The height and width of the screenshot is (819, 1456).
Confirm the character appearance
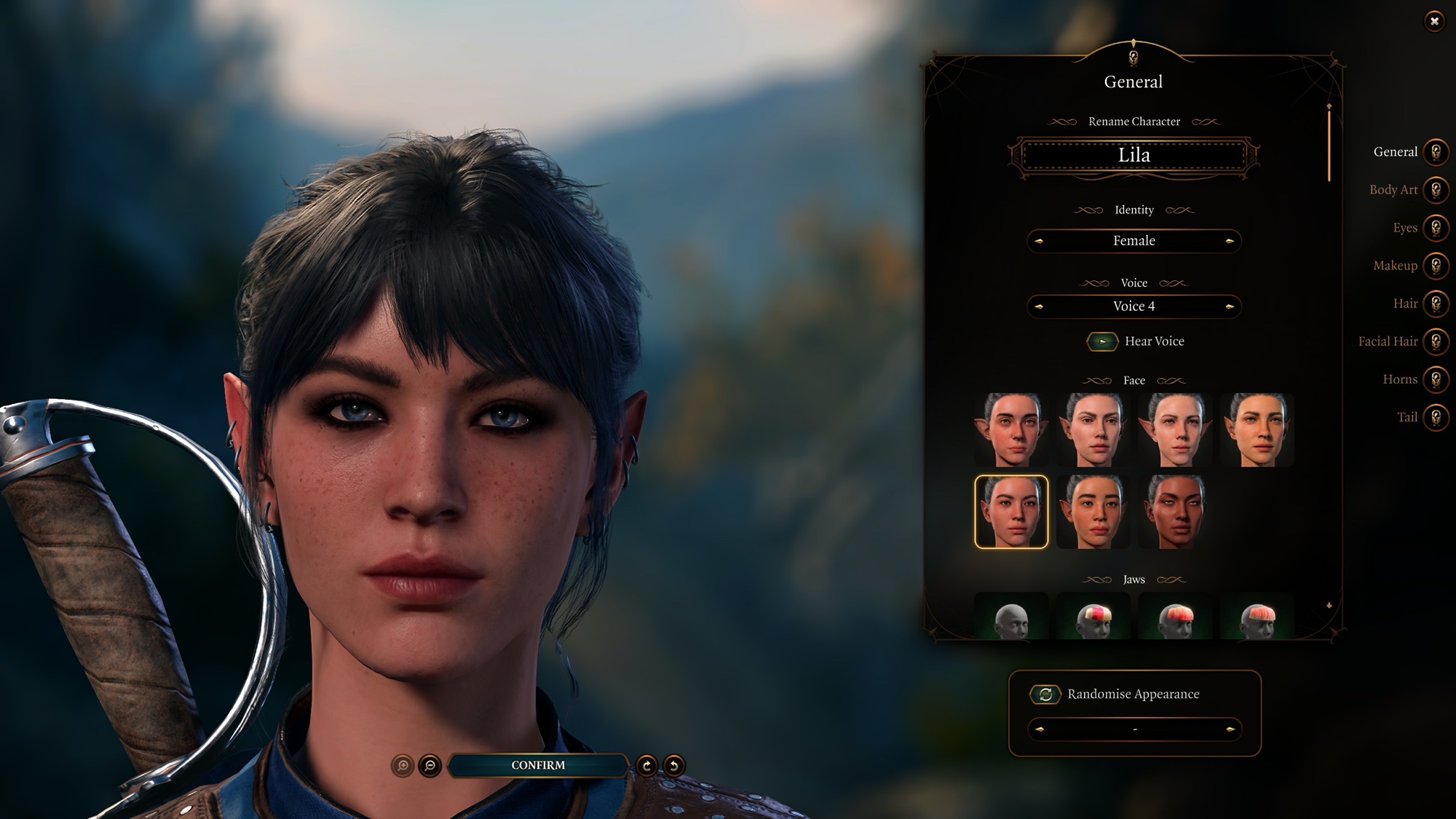(x=538, y=765)
